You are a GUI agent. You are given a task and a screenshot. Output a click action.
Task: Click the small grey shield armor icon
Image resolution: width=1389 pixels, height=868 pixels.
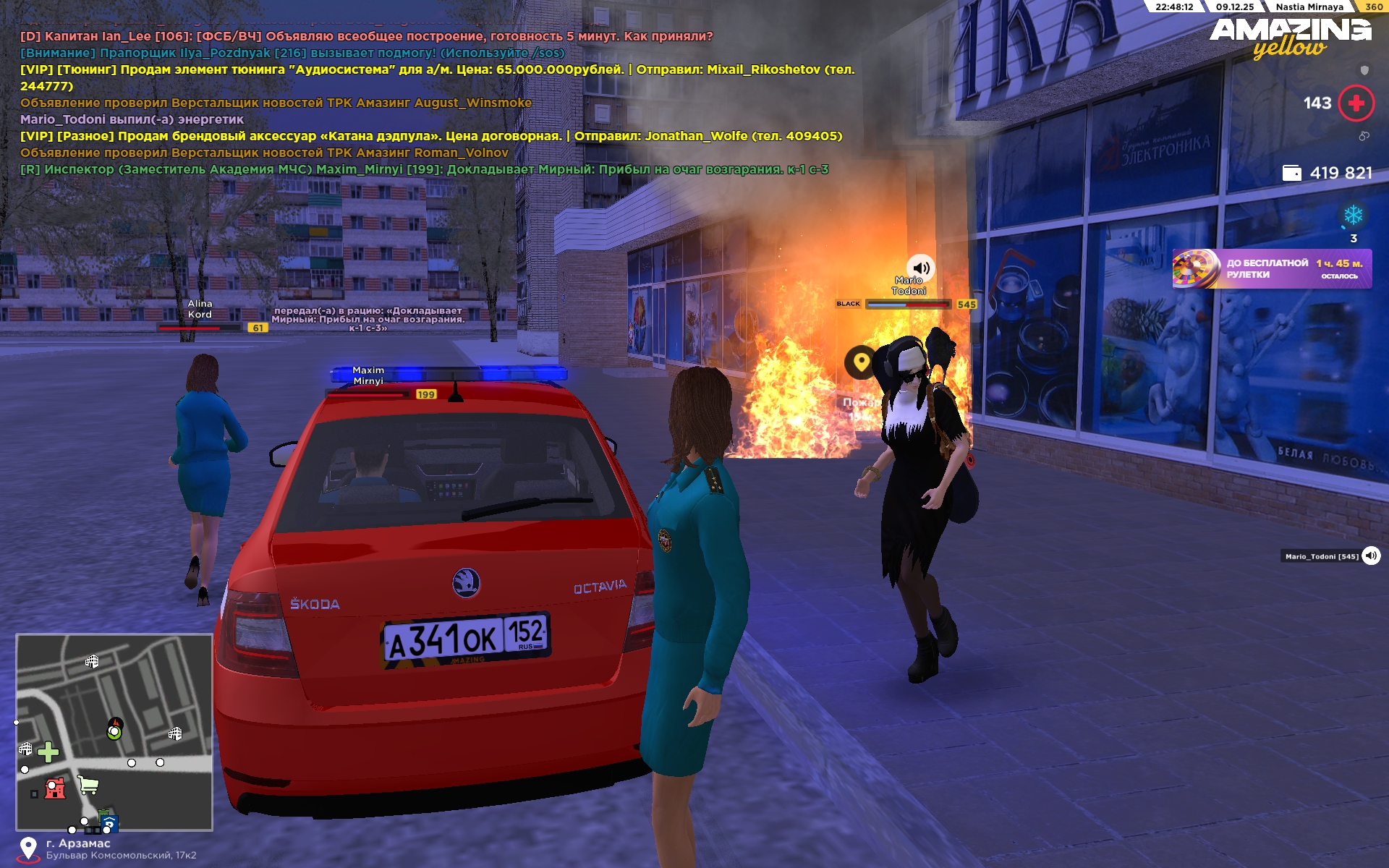[1364, 70]
